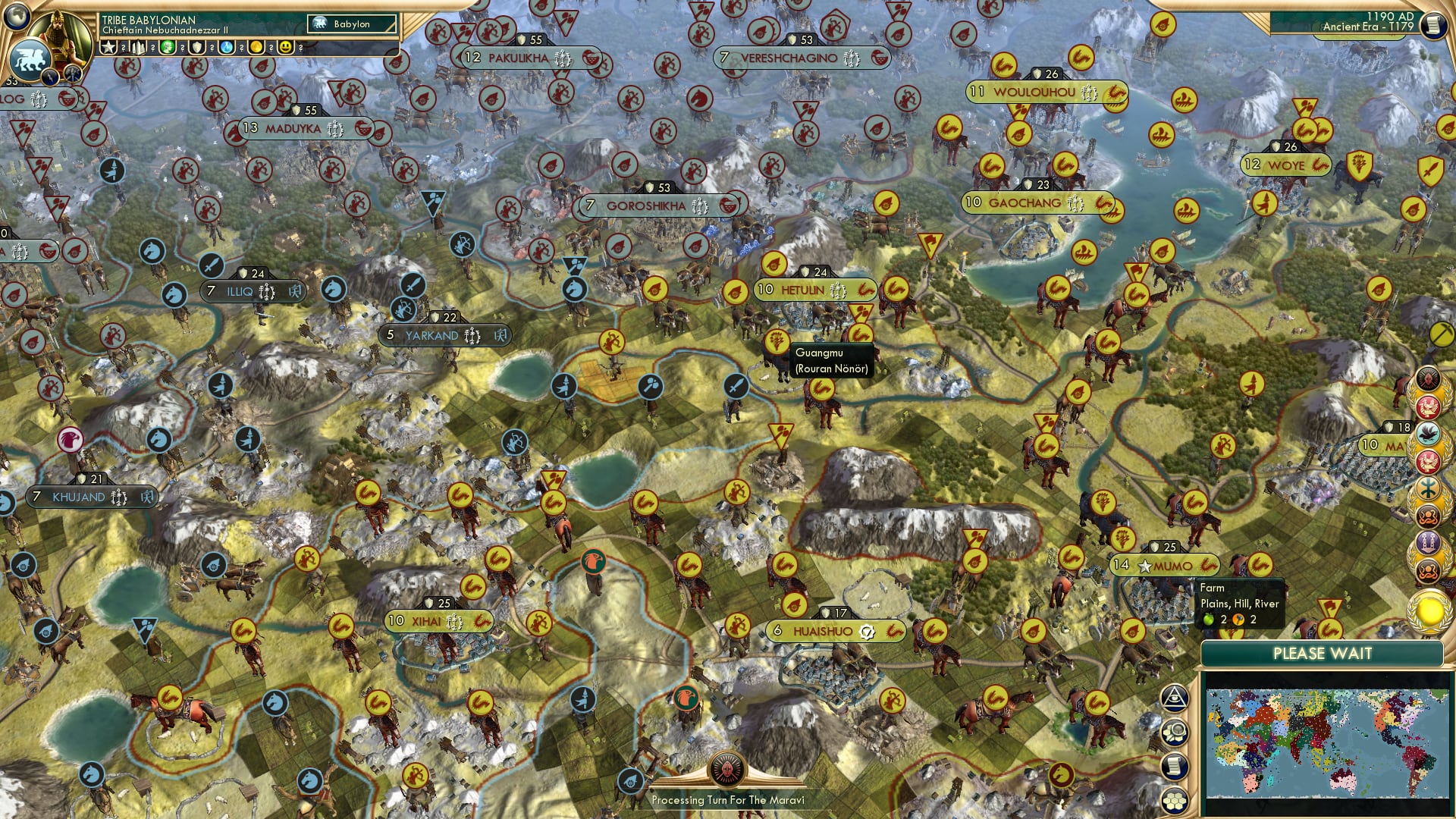Open the Babylon civilization dropdown
The width and height of the screenshot is (1456, 819).
[x=353, y=24]
